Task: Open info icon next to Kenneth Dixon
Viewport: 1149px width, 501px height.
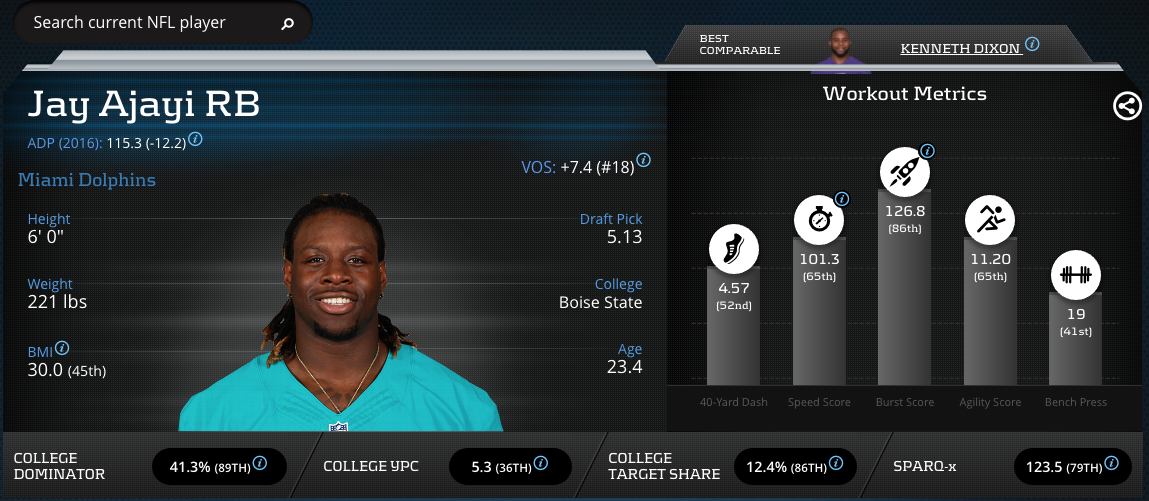Action: (1032, 45)
